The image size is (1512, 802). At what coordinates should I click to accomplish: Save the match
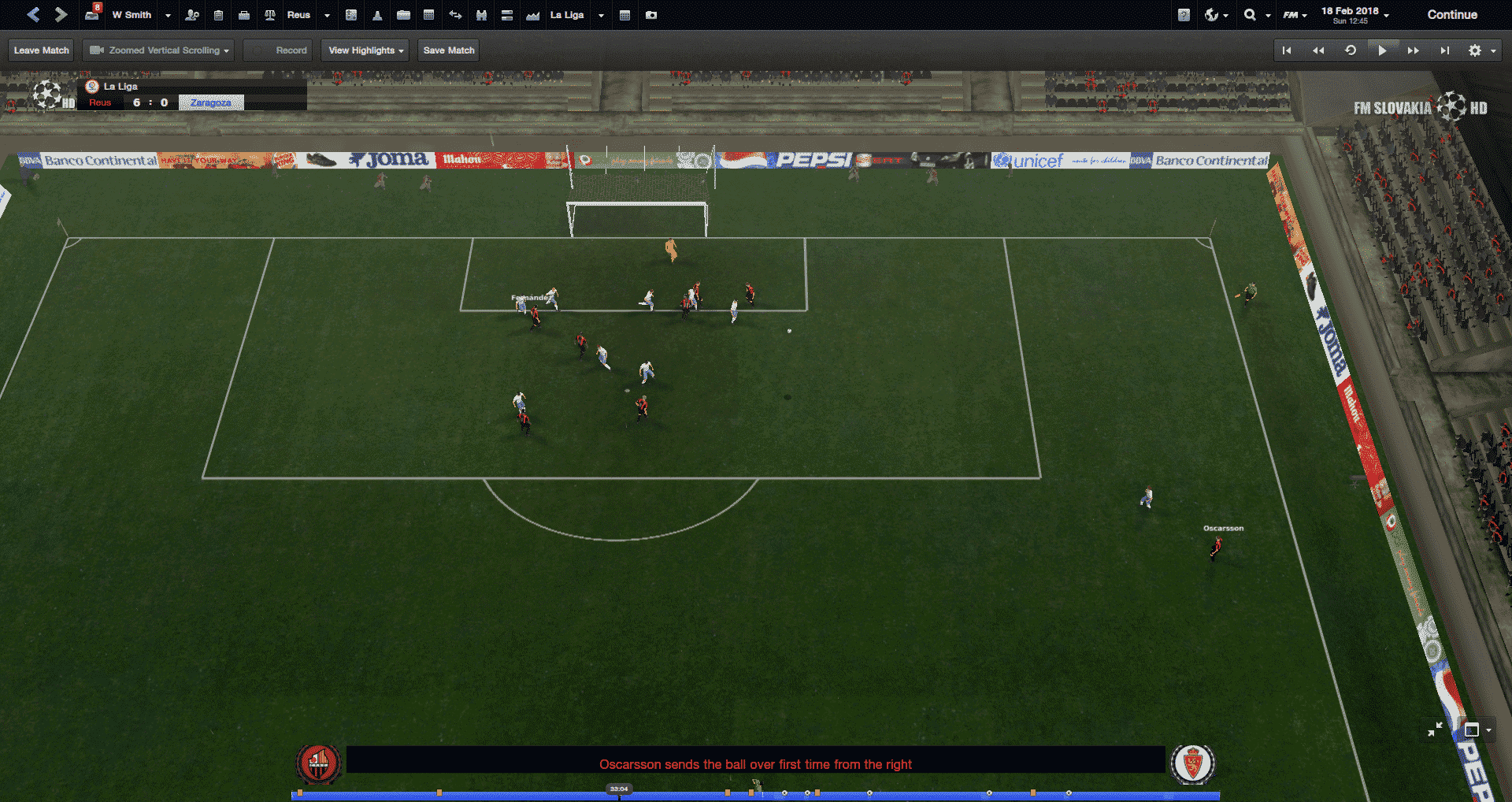pyautogui.click(x=449, y=50)
